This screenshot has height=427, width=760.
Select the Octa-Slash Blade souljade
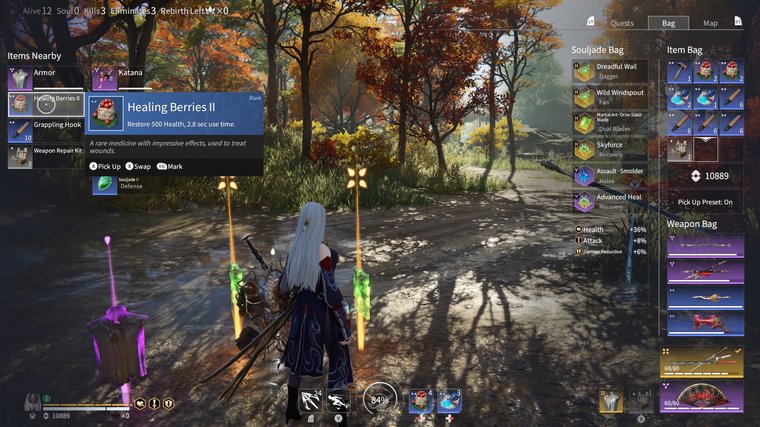point(610,123)
